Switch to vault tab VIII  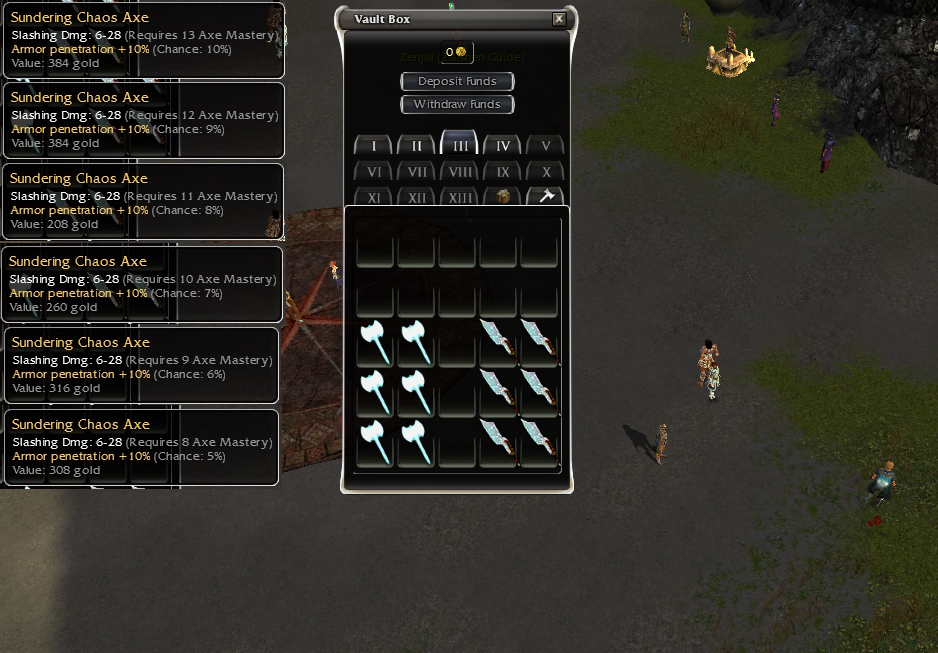460,172
